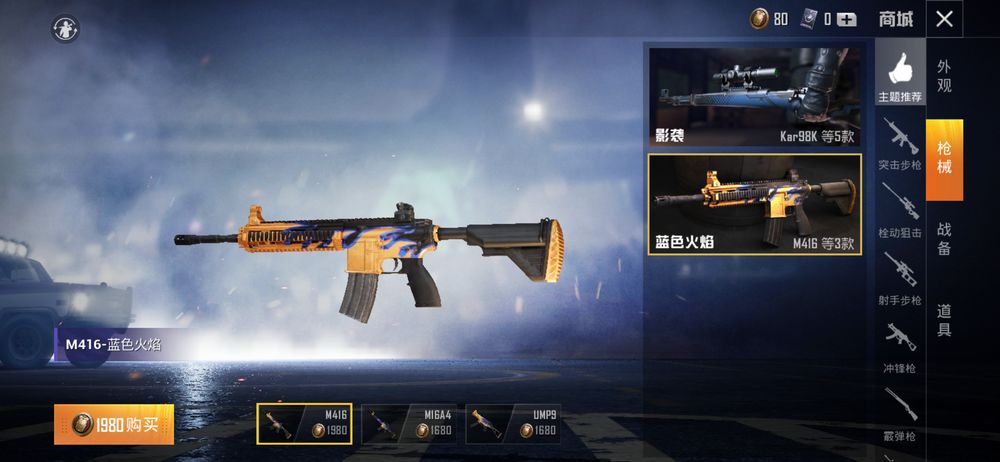Toggle the character pose icon

(66, 29)
